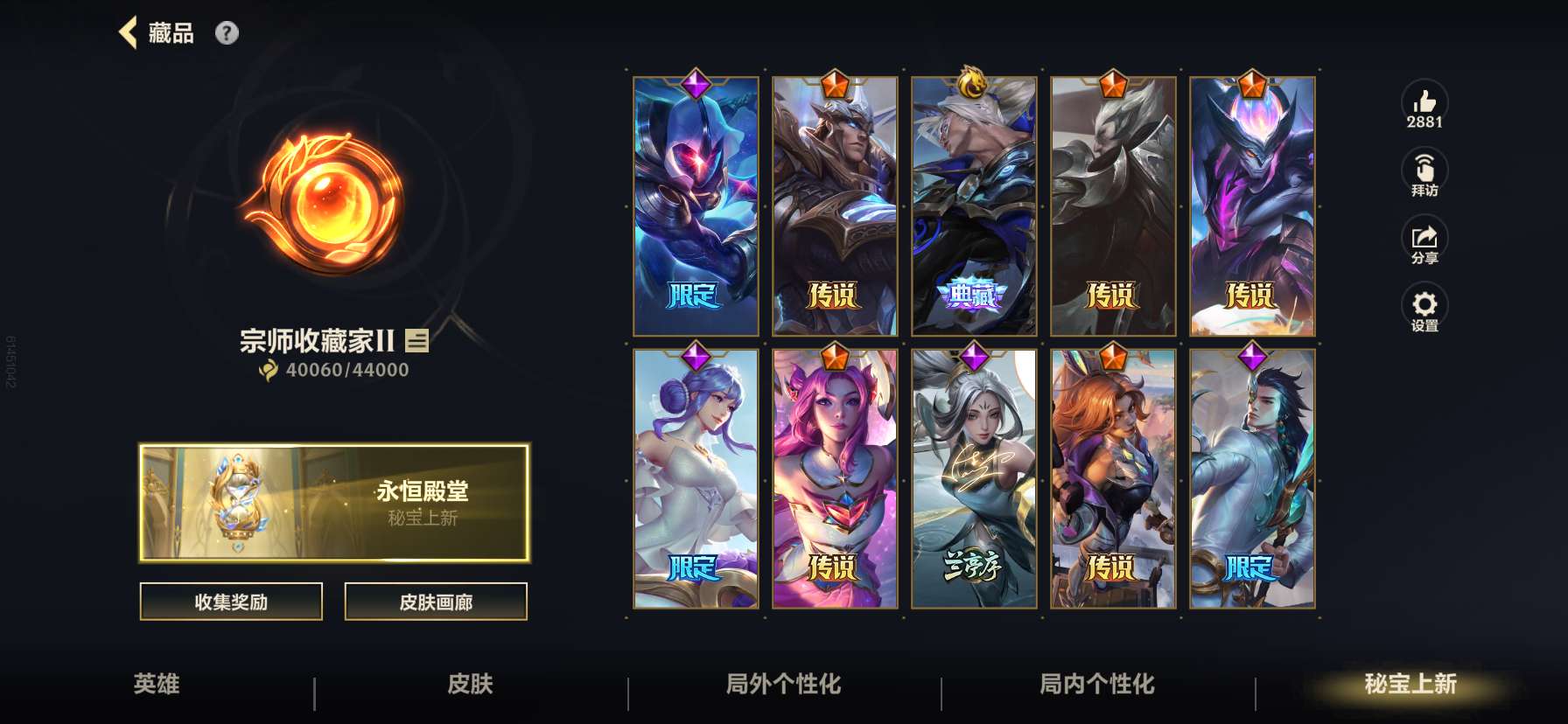
Task: Open the help question mark icon
Action: point(226,33)
